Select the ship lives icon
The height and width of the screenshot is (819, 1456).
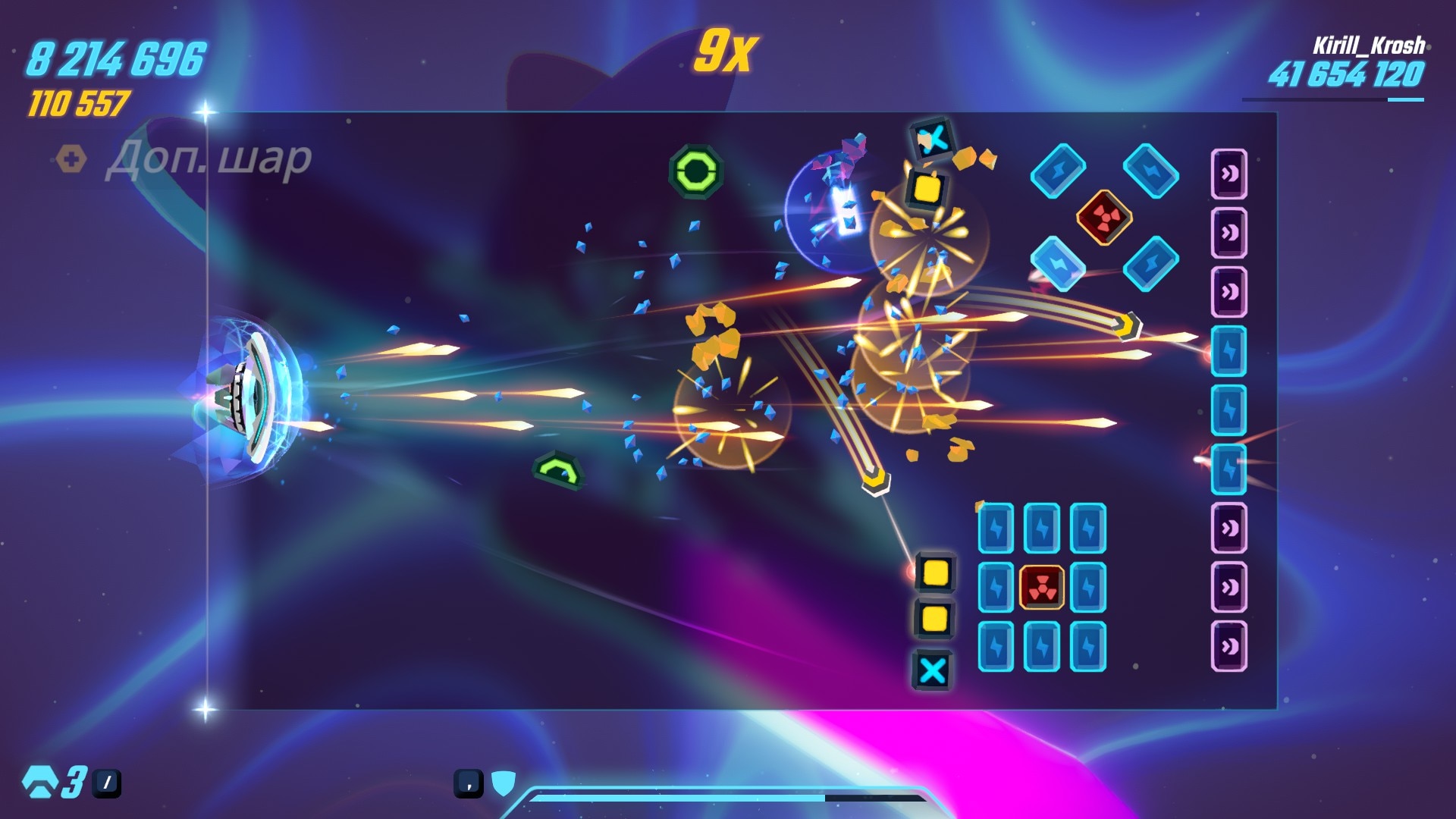click(x=39, y=782)
